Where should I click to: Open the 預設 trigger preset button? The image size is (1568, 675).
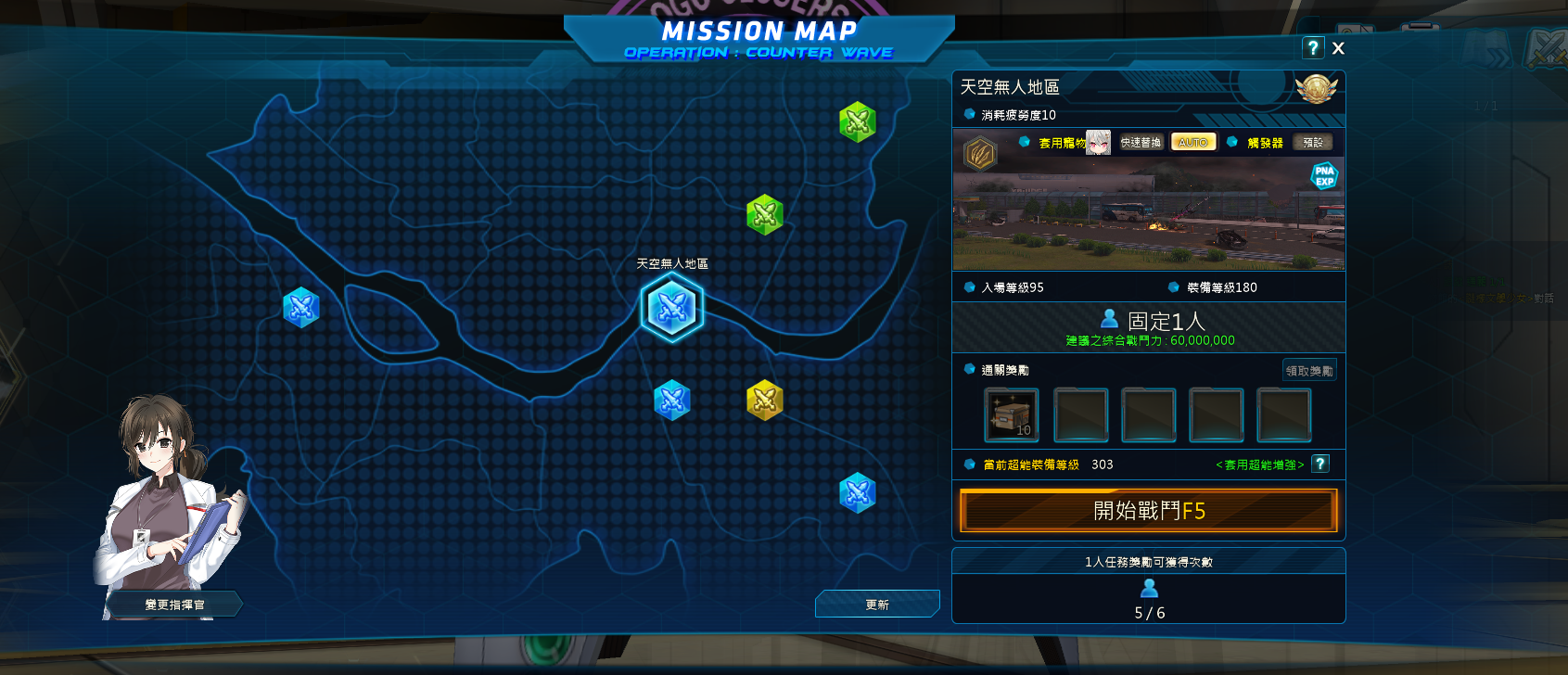pos(1313,143)
